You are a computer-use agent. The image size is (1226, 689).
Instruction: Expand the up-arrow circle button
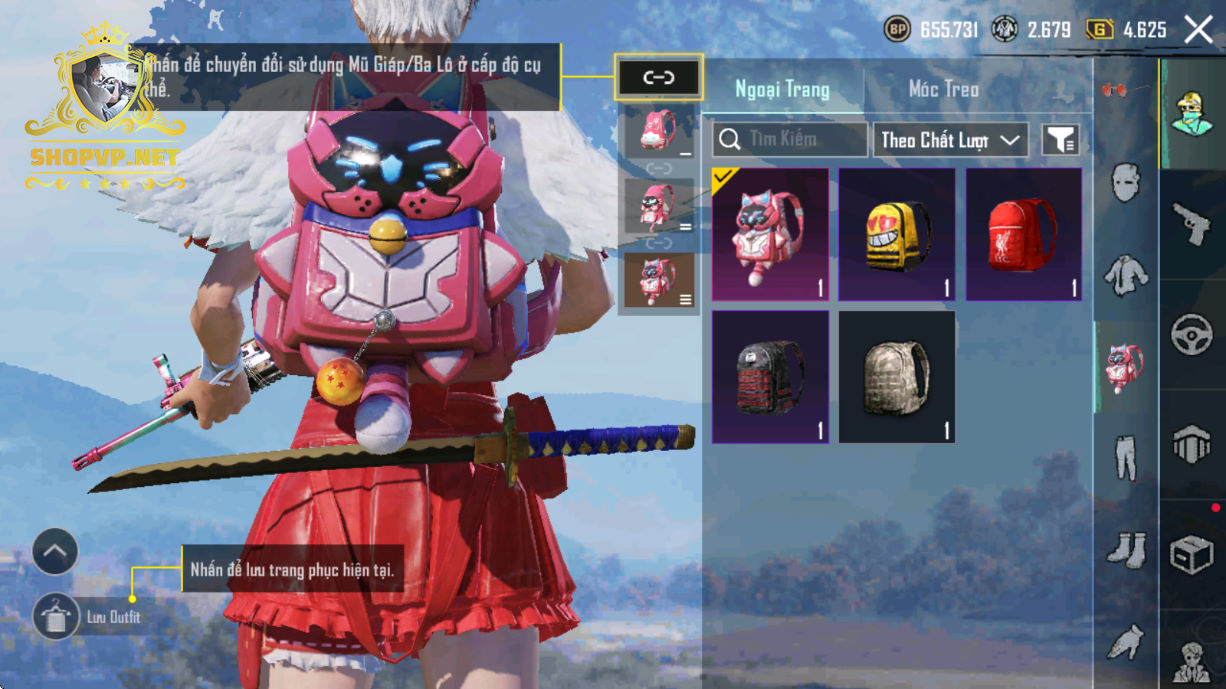(55, 551)
